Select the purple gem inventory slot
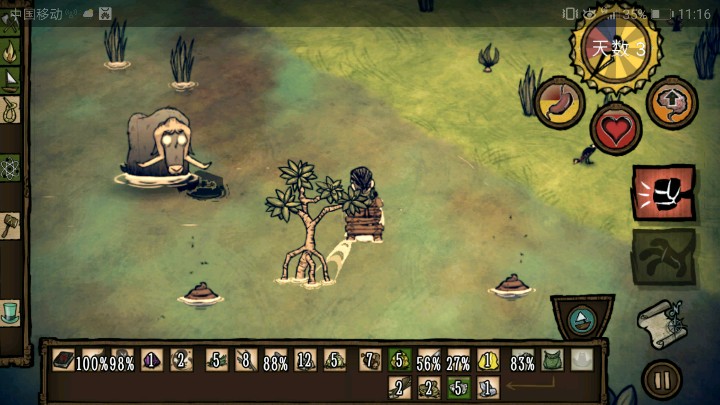Screen dimensions: 720x405 coord(151,360)
